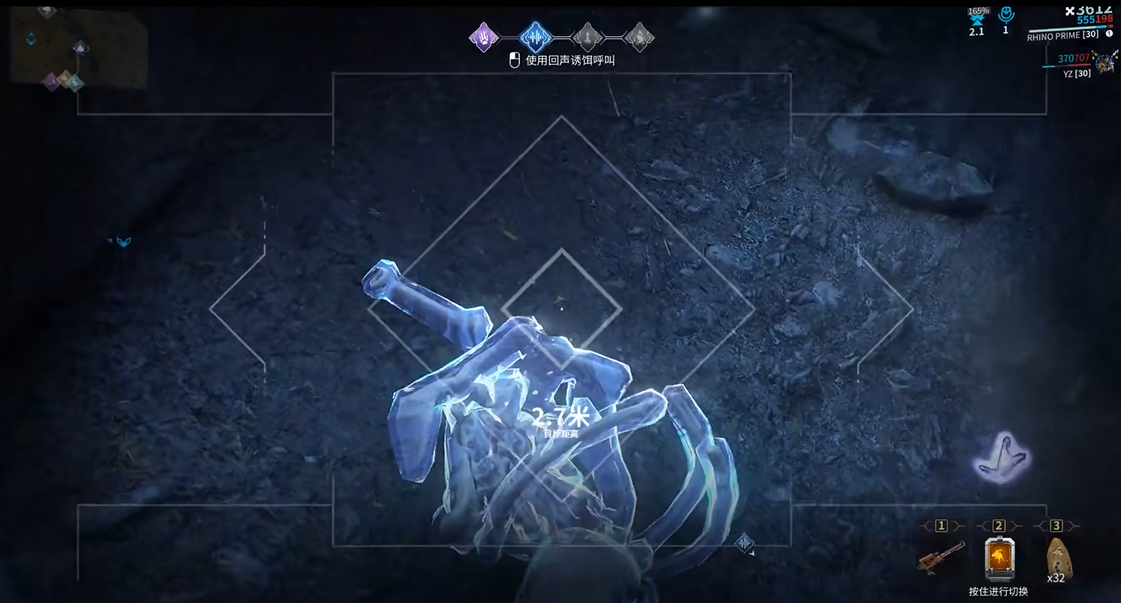This screenshot has height=603, width=1121.
Task: Click the glowing animal footprint marker
Action: coord(1002,459)
